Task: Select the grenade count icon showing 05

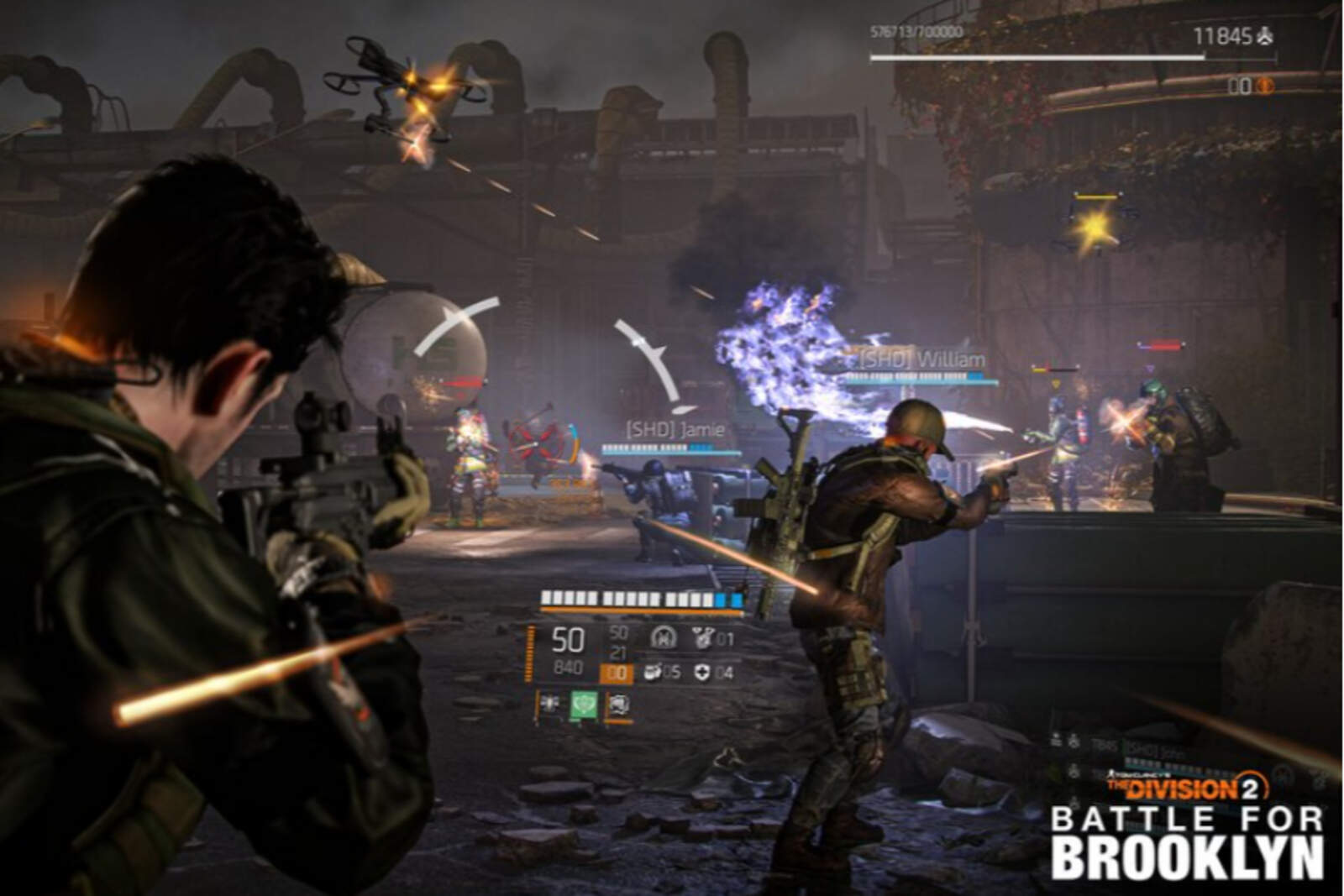Action: tap(654, 672)
